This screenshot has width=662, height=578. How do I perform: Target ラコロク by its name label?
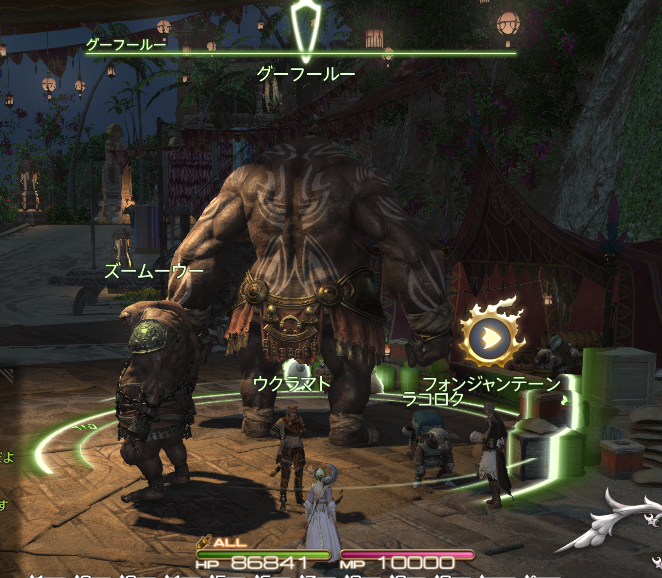[x=433, y=399]
